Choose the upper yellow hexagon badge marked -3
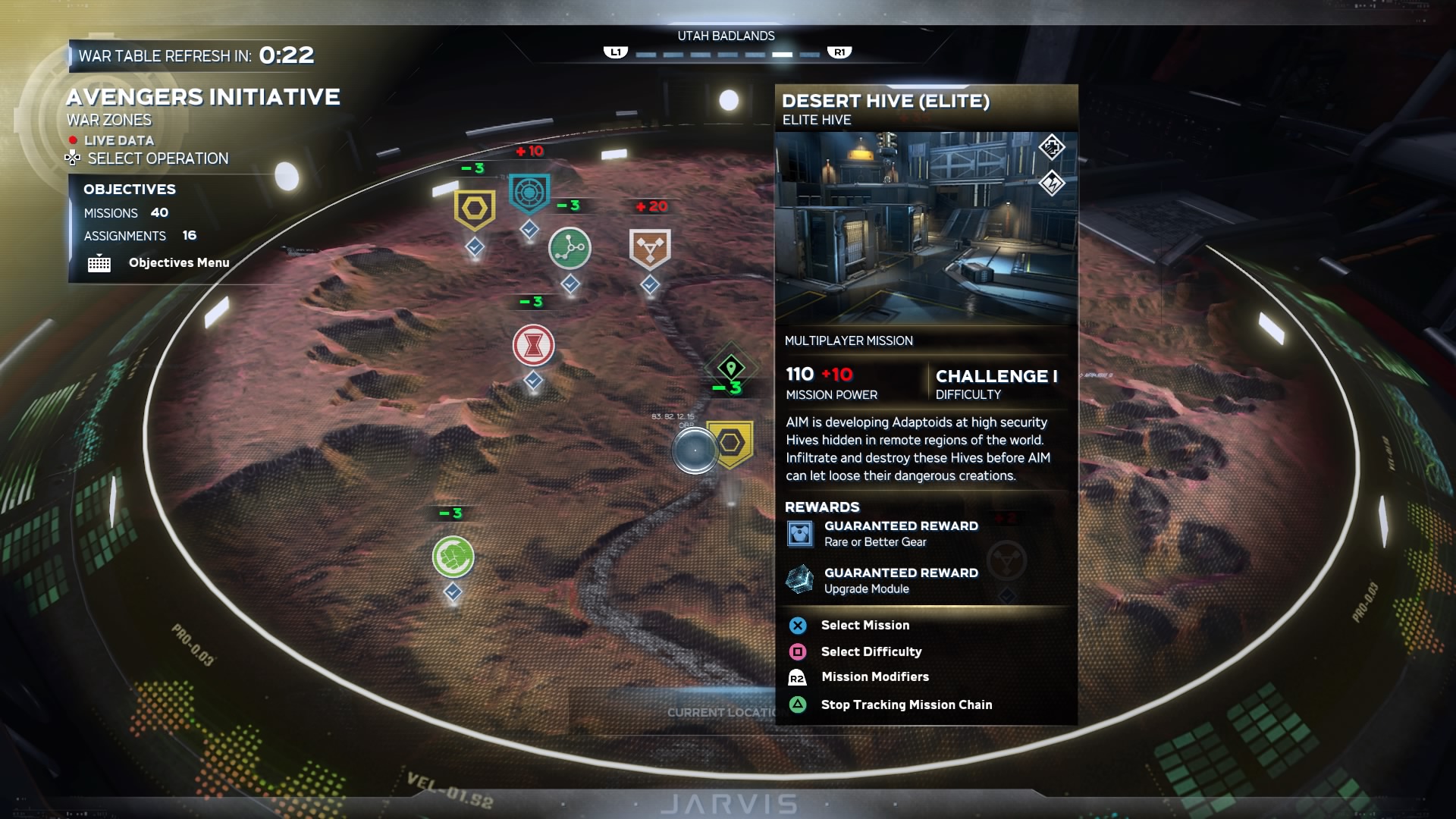Image resolution: width=1456 pixels, height=819 pixels. [x=475, y=209]
